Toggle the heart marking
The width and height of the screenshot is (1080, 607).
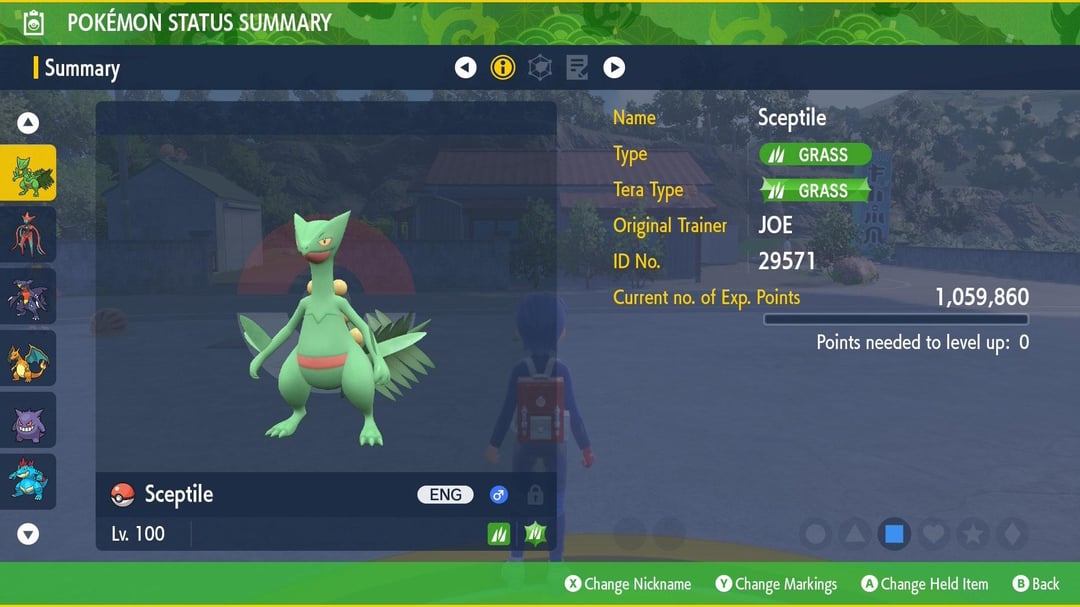[x=933, y=534]
